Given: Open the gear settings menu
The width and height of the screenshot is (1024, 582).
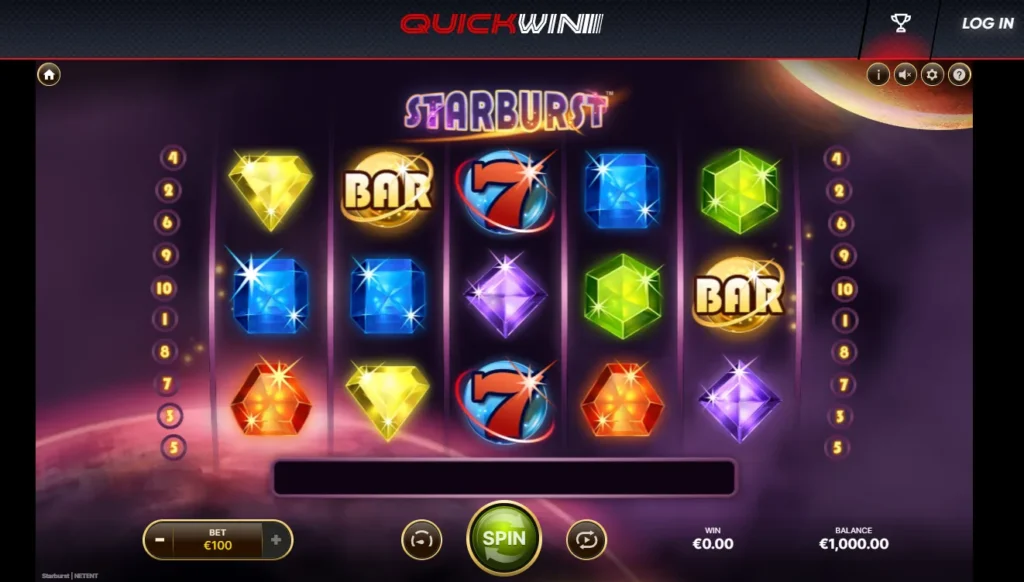Looking at the screenshot, I should click(x=932, y=74).
